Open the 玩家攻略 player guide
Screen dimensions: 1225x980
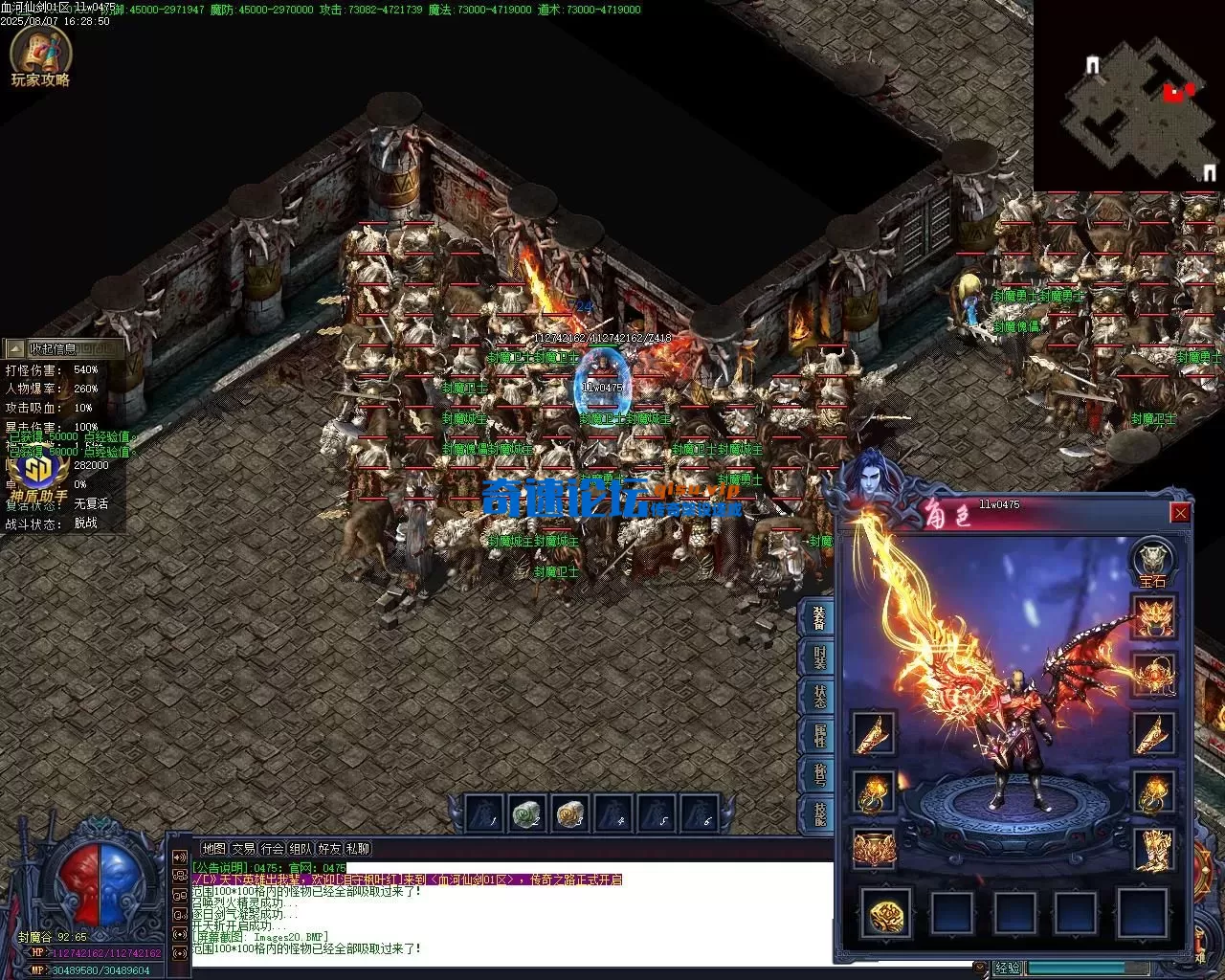40,59
